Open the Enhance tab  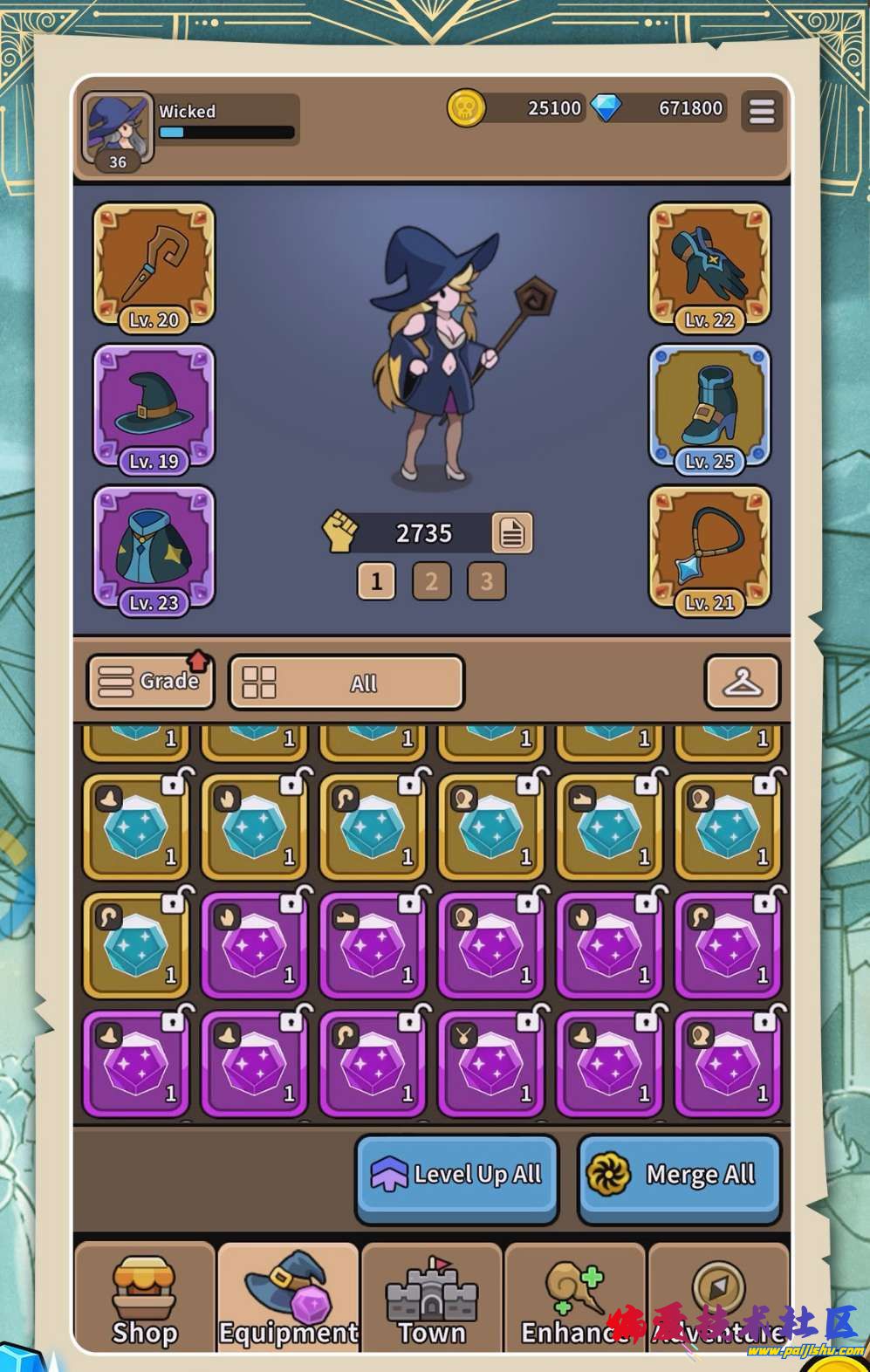[x=574, y=1299]
